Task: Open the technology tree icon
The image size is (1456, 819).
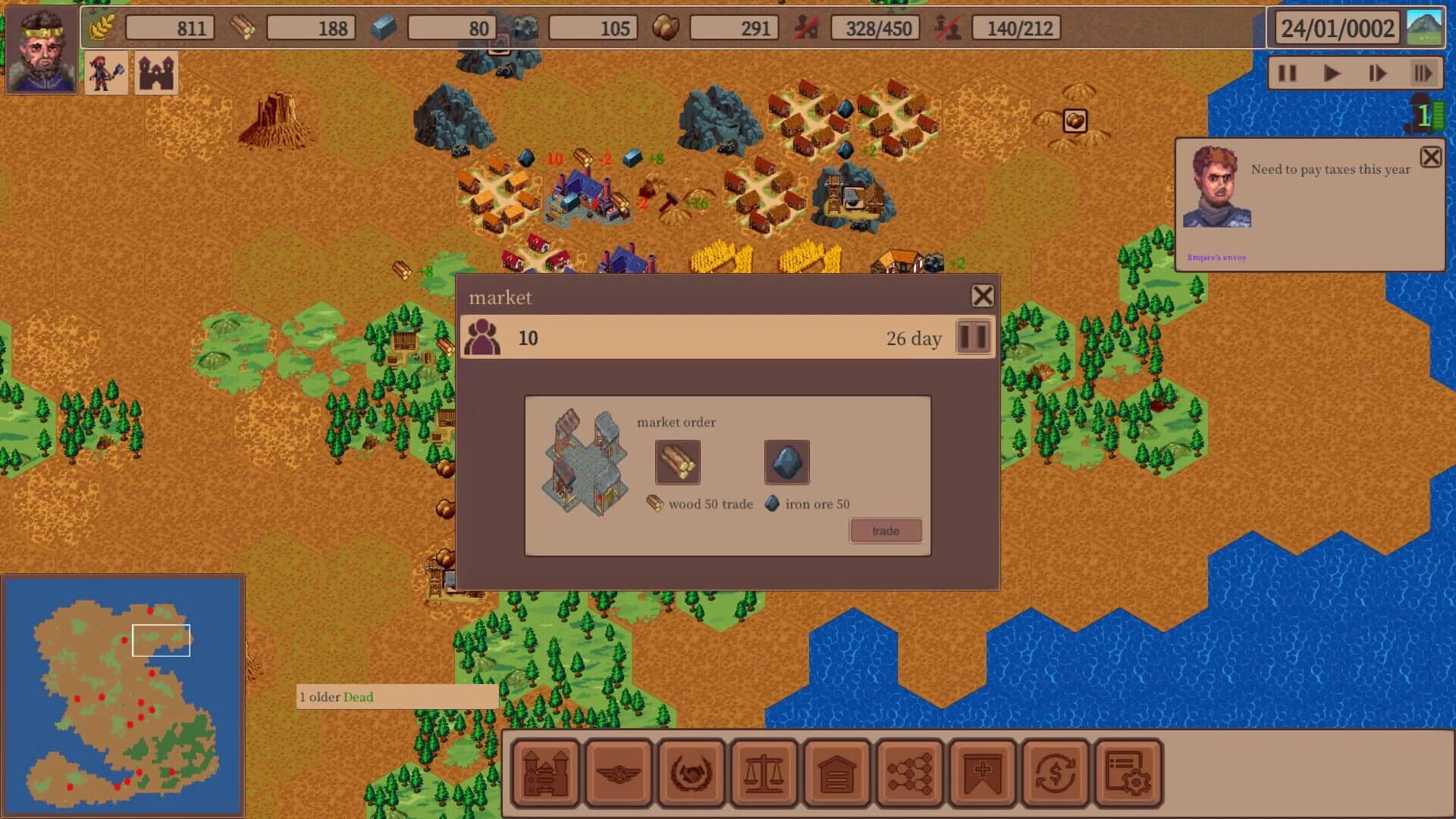Action: 908,770
